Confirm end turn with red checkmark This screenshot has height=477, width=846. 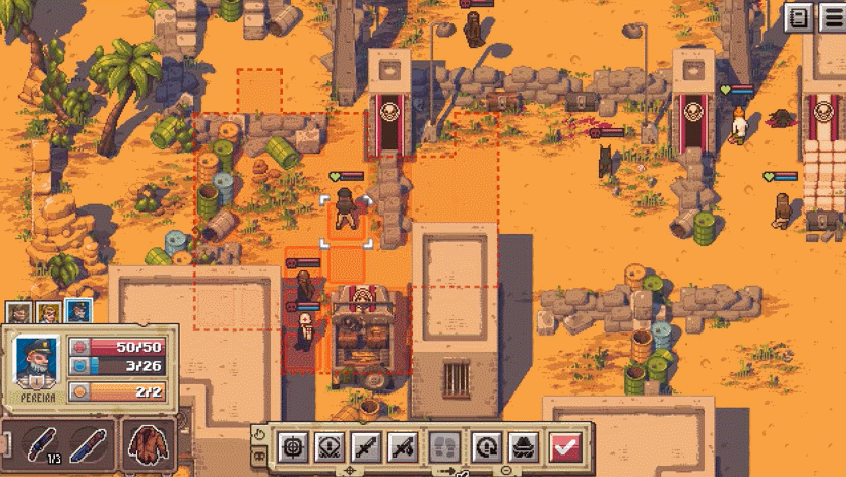coord(565,445)
